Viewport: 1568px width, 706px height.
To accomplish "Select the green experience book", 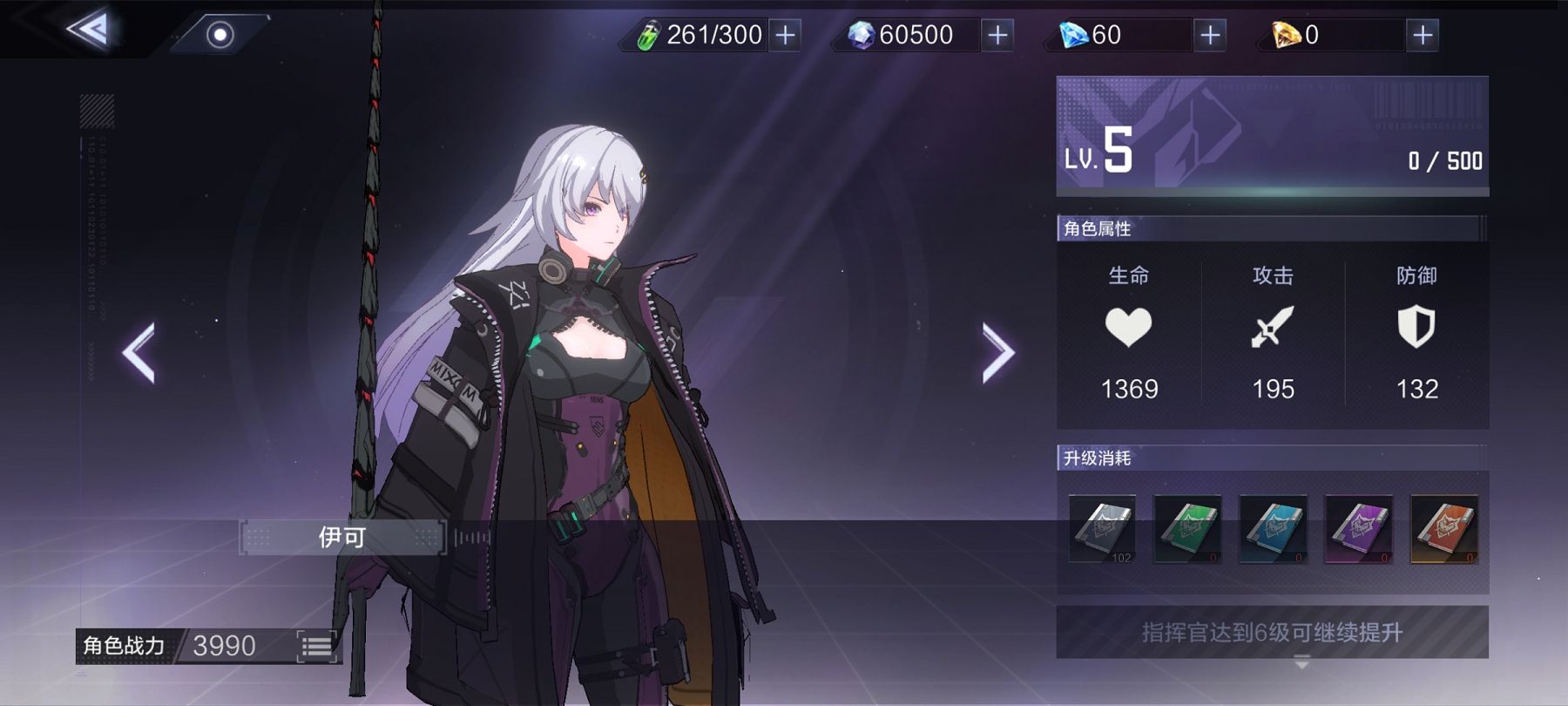I will (x=1187, y=529).
